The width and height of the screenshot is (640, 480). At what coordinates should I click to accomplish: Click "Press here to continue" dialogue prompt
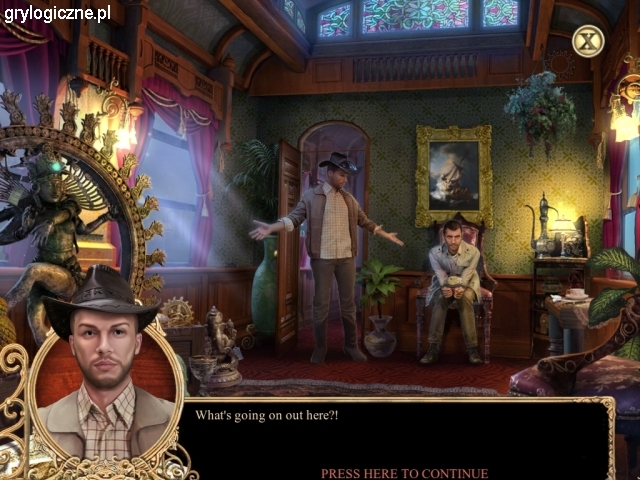point(404,473)
